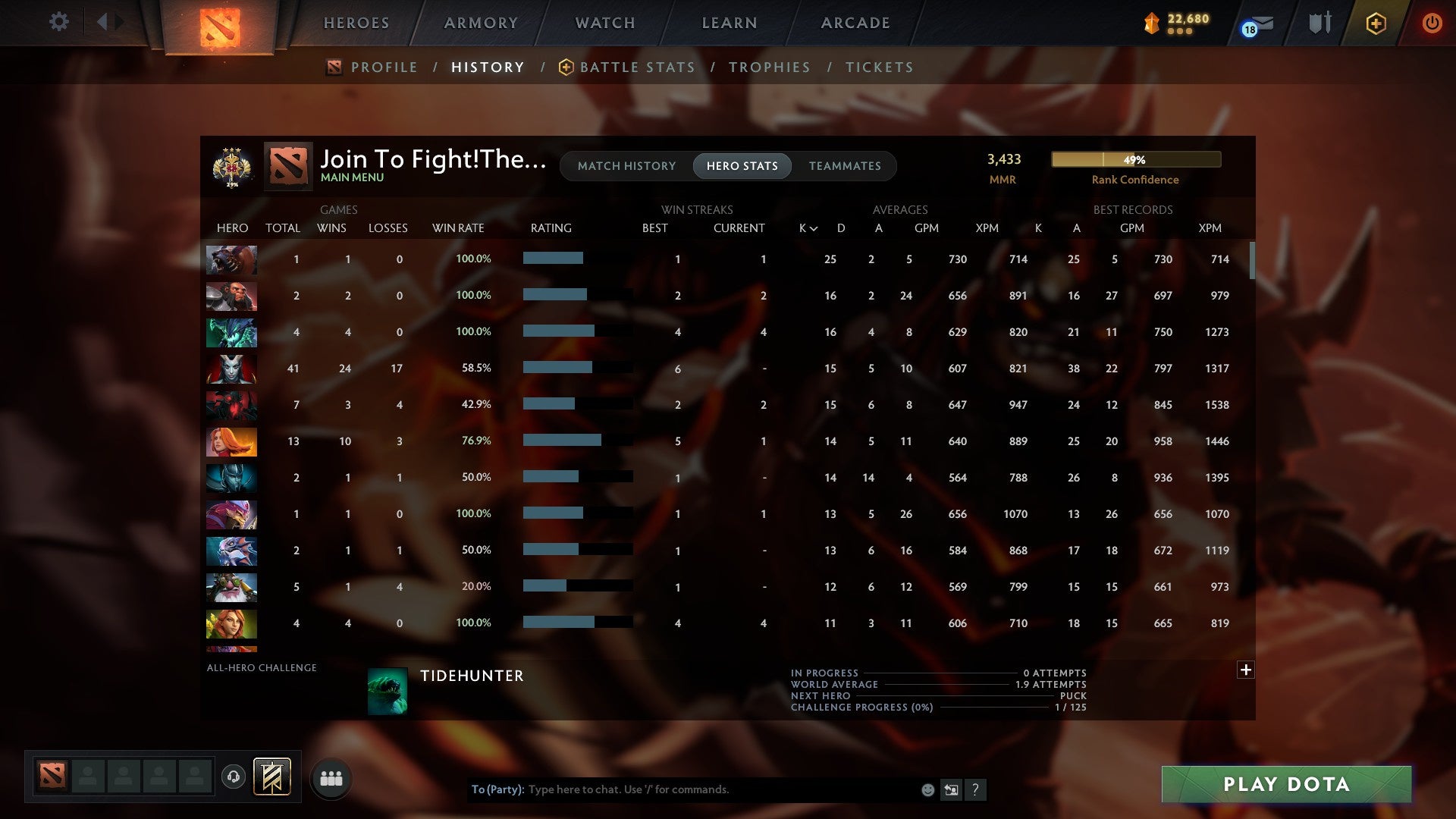Open the friends list icon
The height and width of the screenshot is (819, 1456).
tap(331, 777)
